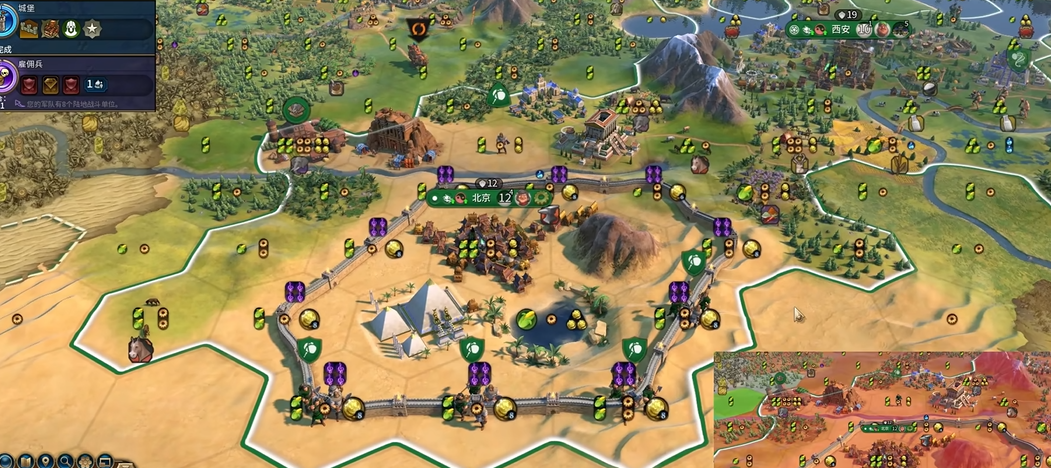Click the minimap in the corner
This screenshot has height=468, width=1051.
[x=882, y=410]
